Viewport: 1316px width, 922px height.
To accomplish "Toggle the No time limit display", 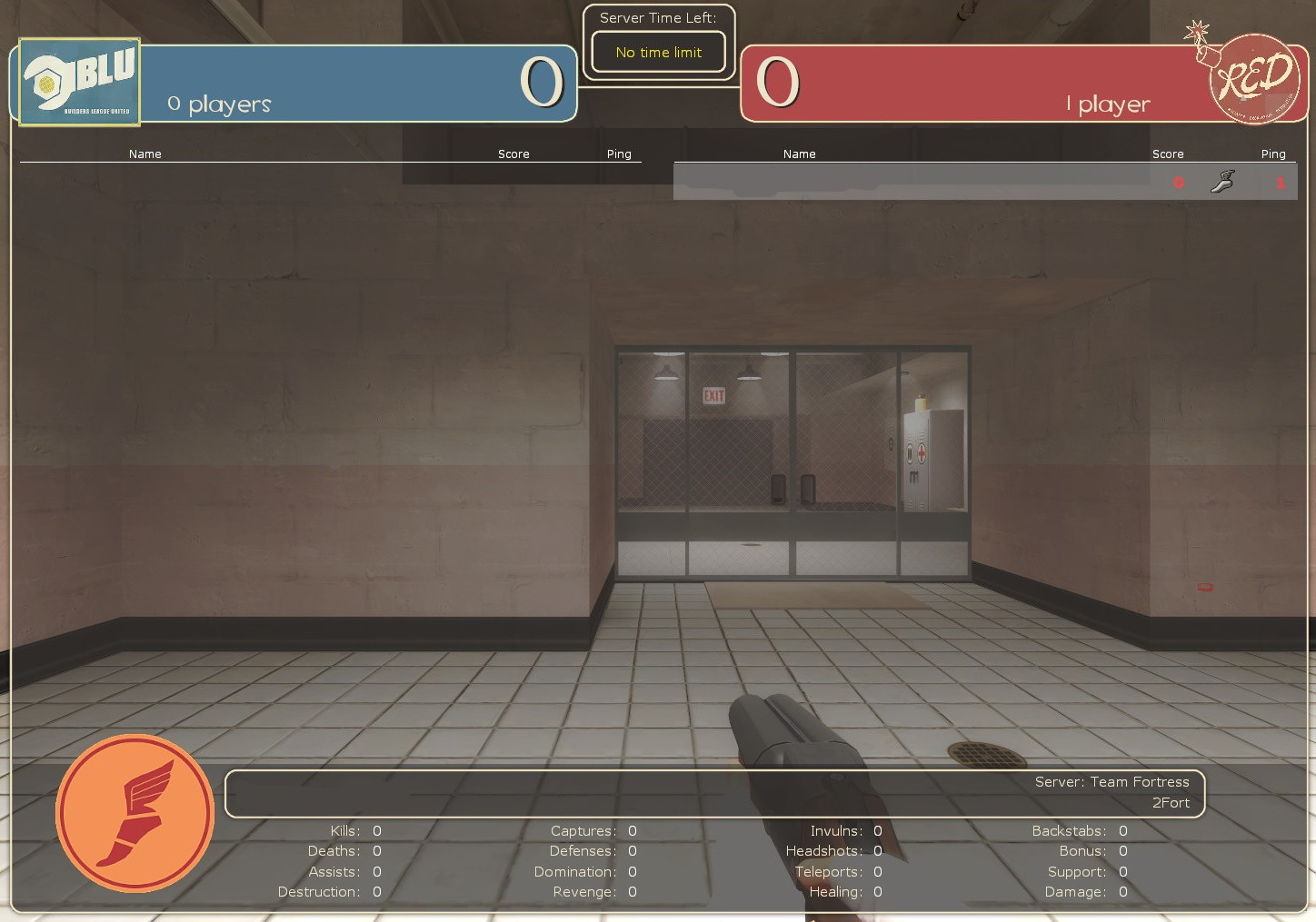I will click(658, 52).
